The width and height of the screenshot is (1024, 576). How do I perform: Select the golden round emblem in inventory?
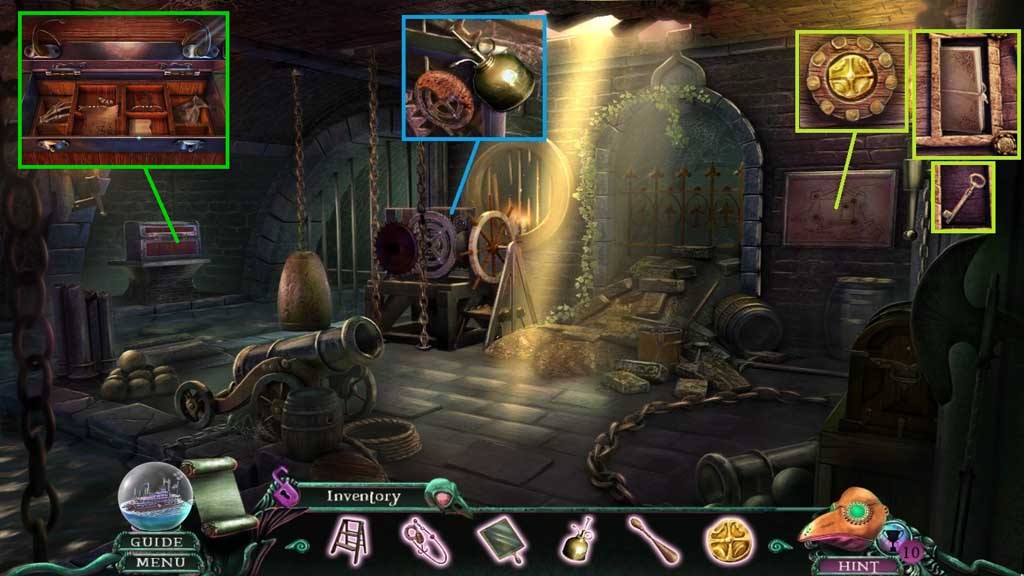click(730, 539)
